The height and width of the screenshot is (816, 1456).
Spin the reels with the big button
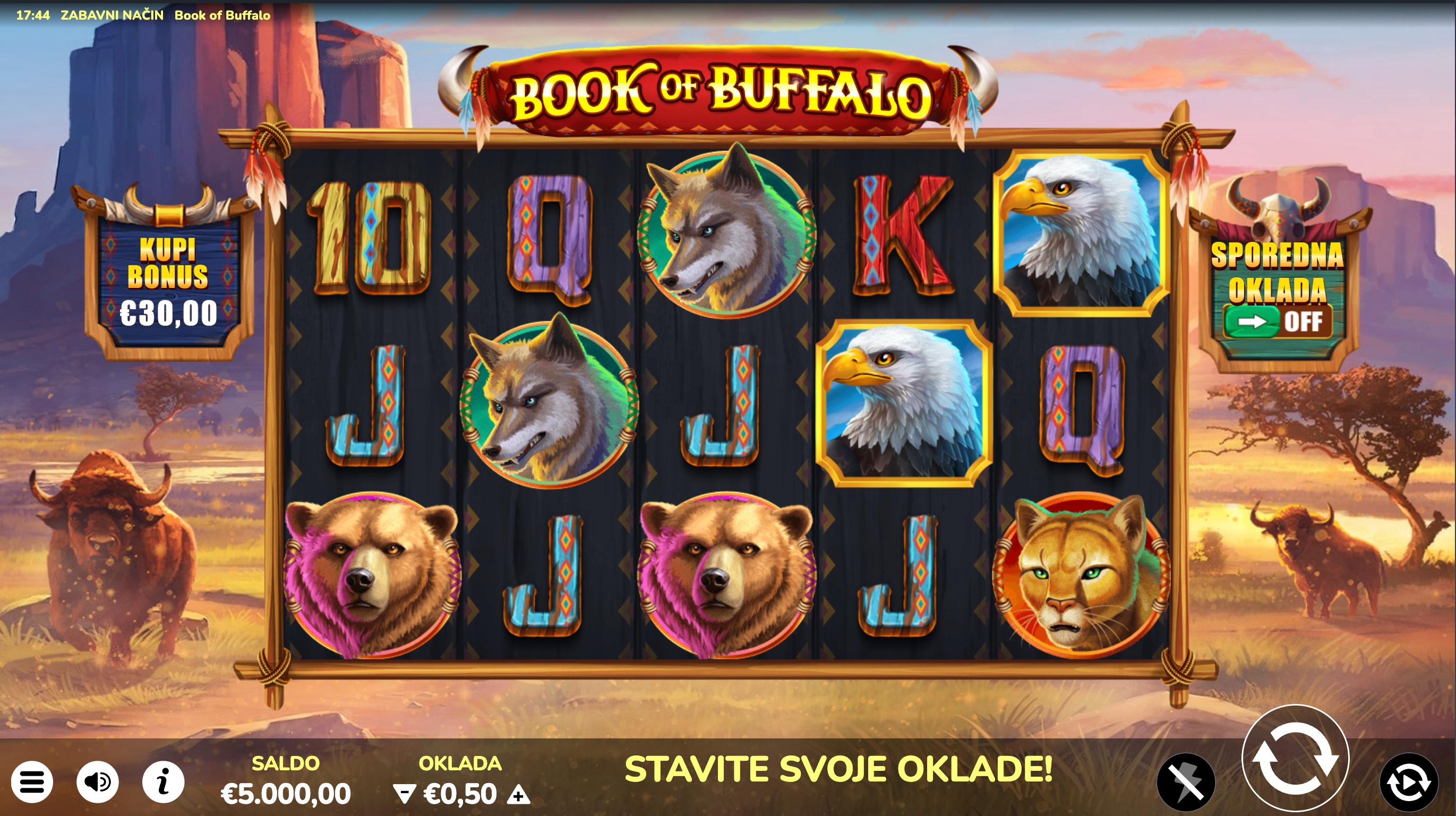coord(1295,759)
